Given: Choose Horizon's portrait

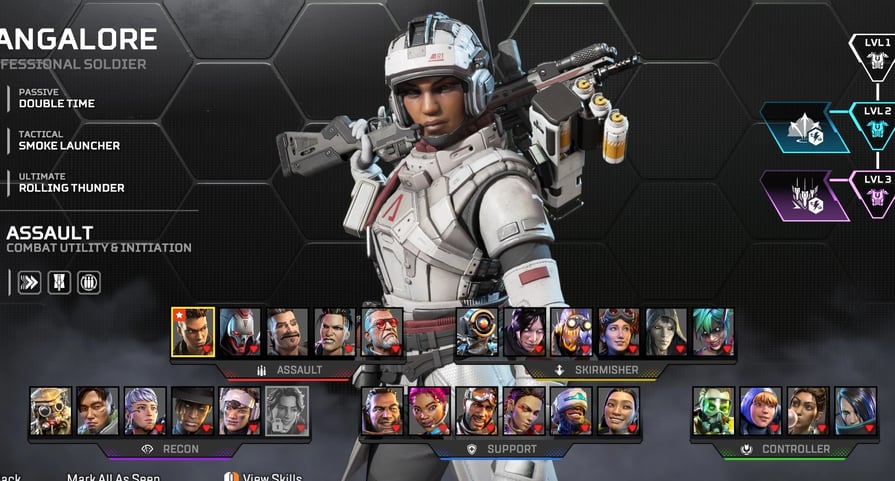Looking at the screenshot, I should click(x=618, y=332).
